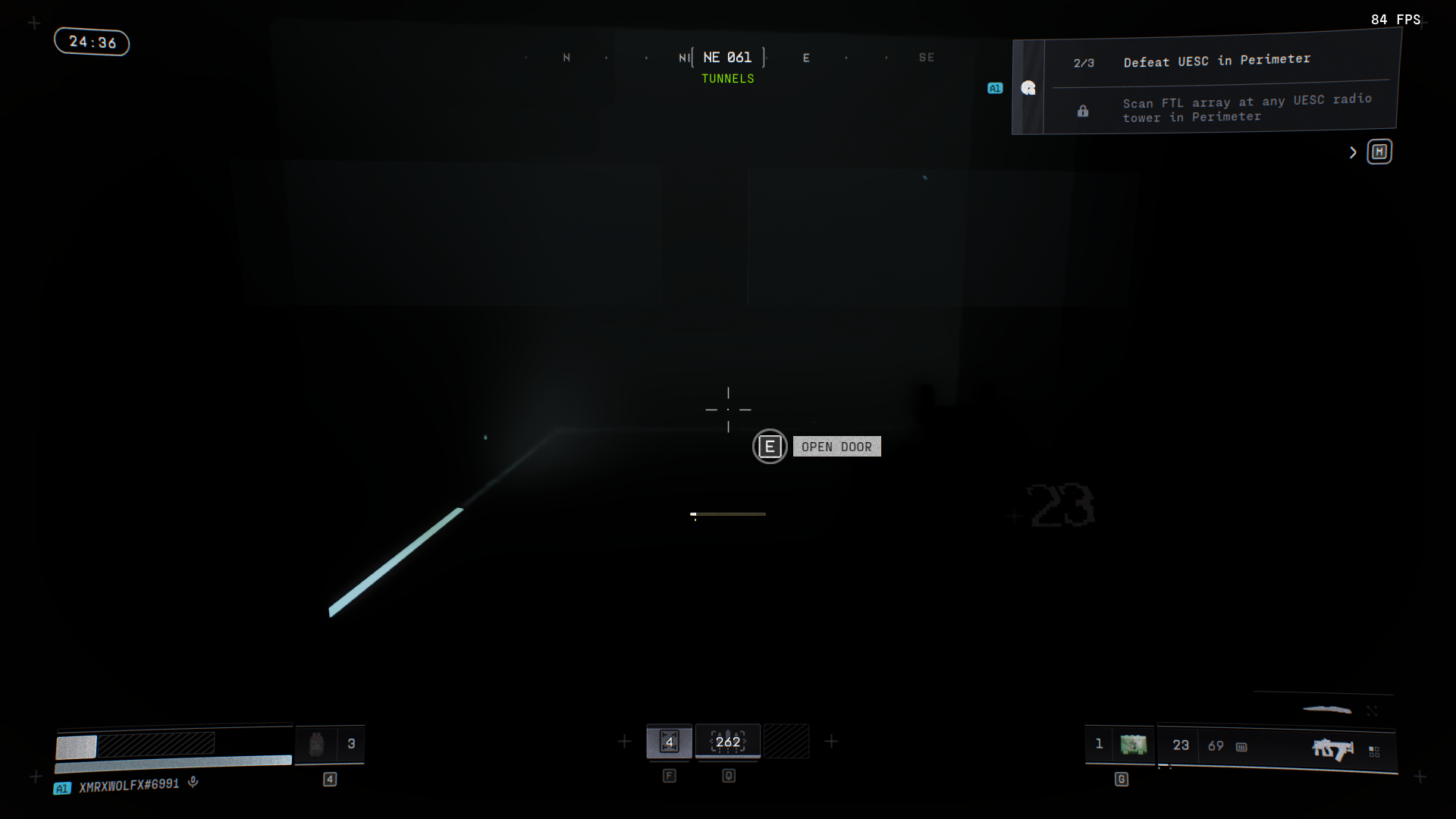Click the faction emblem on objective tracker

click(x=1028, y=88)
